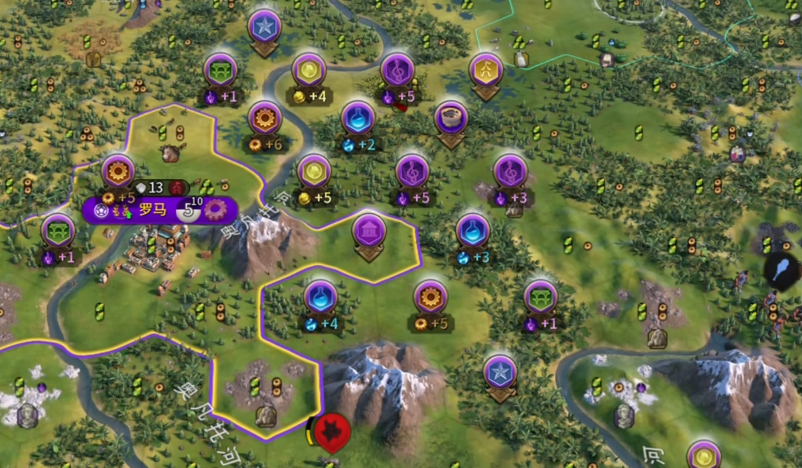Select the arena bowl building pin
The width and height of the screenshot is (802, 468).
click(452, 119)
